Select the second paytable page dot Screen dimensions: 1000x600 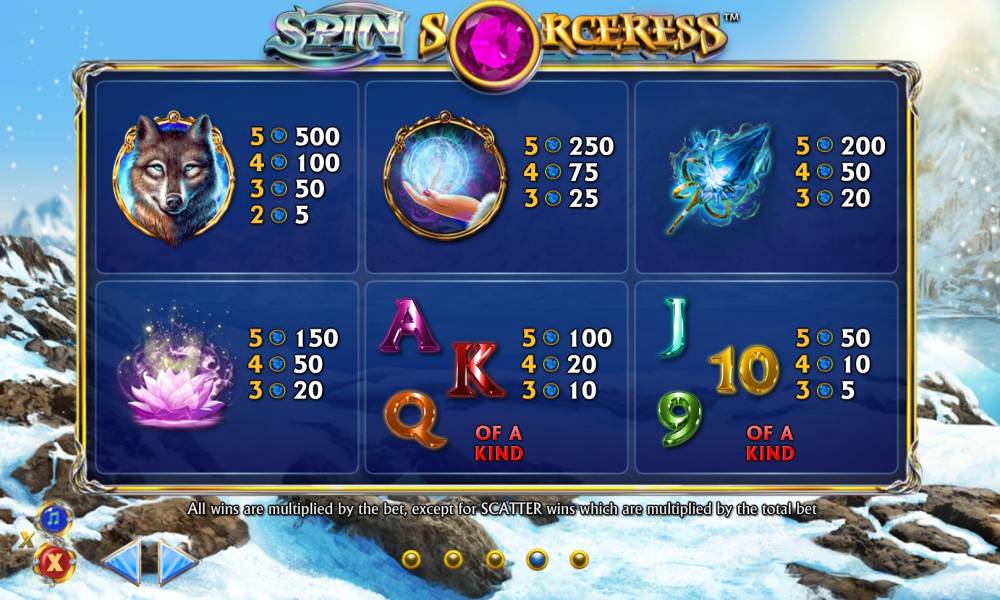pos(453,559)
